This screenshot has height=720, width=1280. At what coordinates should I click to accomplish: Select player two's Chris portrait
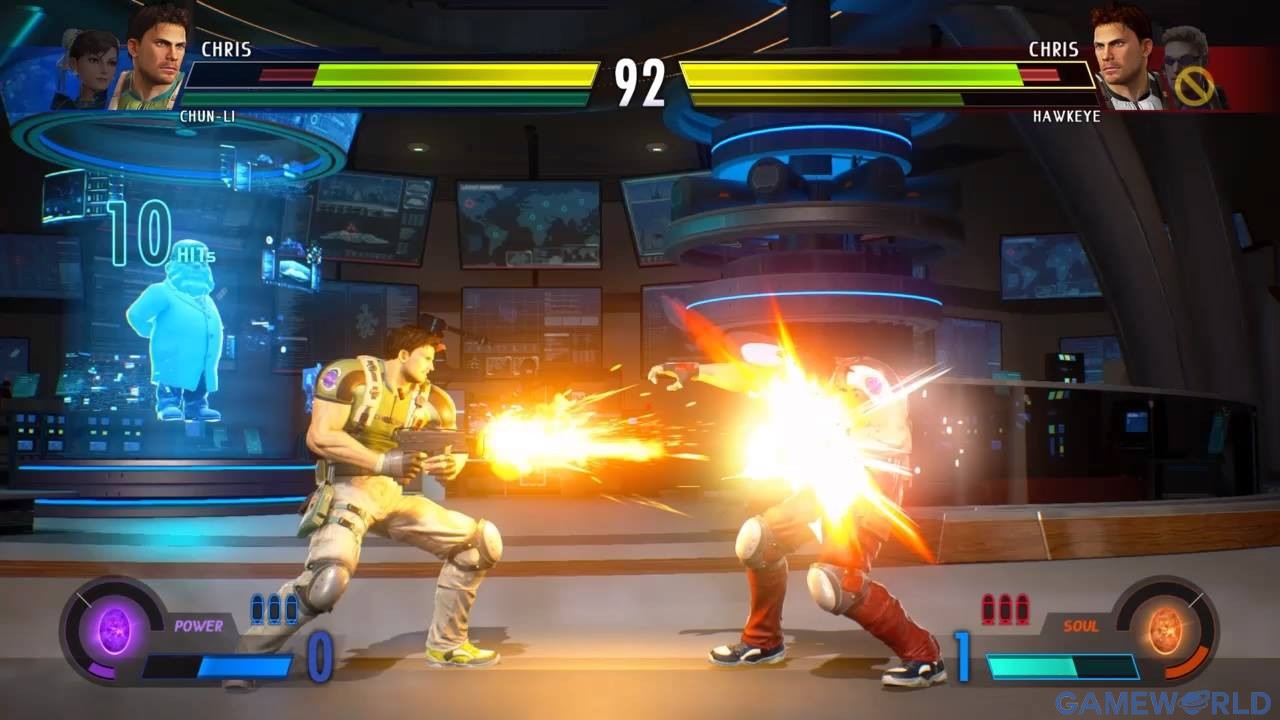1122,58
